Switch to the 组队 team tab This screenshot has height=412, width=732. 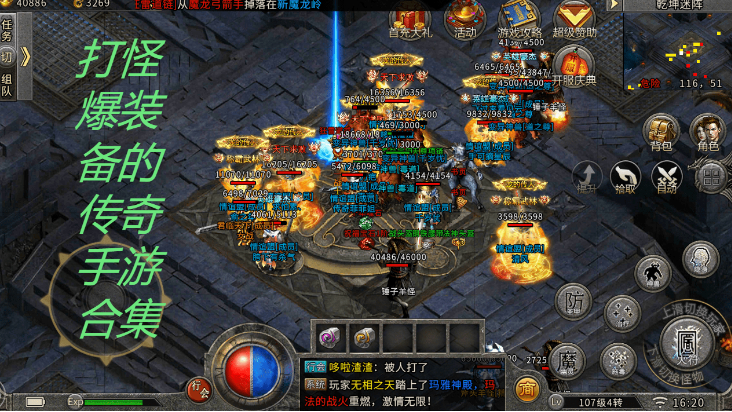(8, 84)
